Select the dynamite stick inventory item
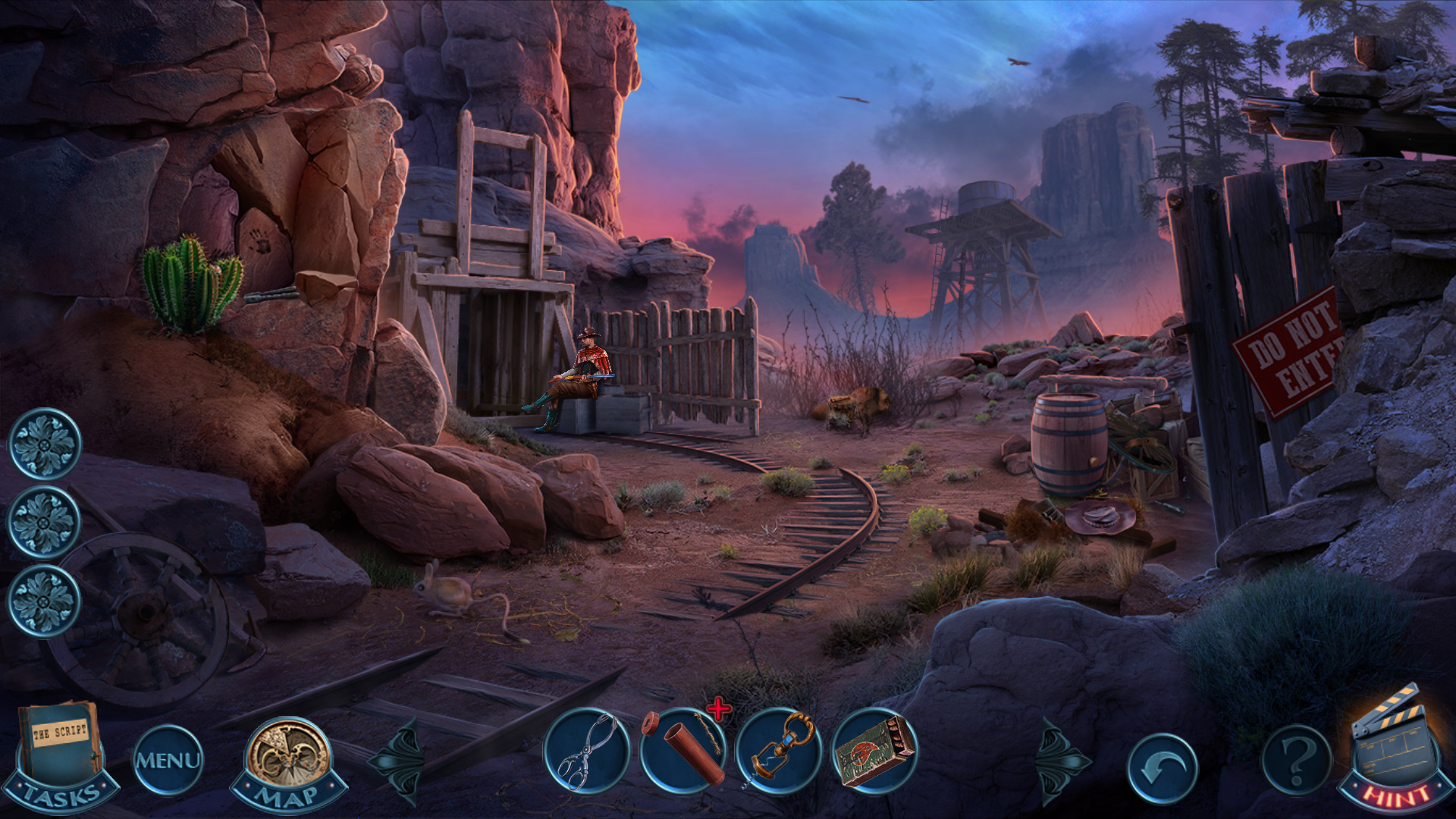 (682, 751)
